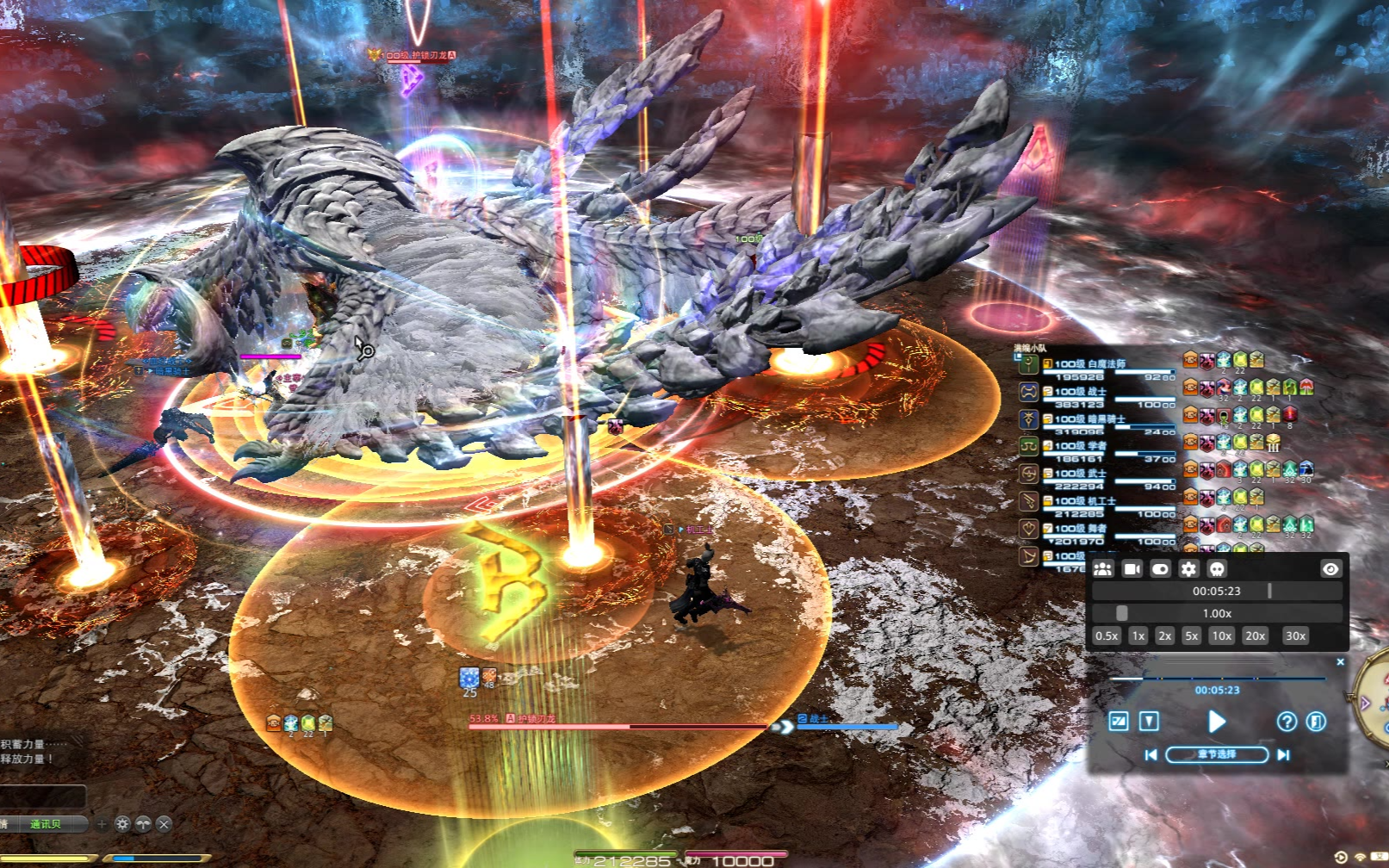Set playback speed to 0.5x

1107,635
